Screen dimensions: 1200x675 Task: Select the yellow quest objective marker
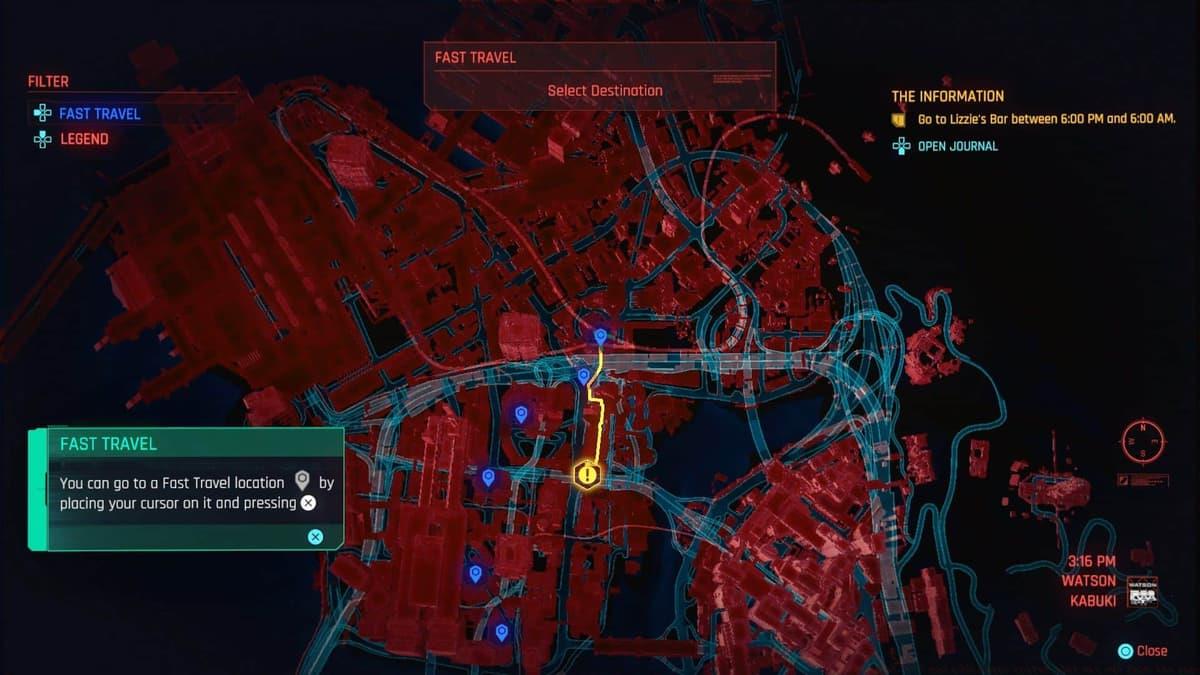click(x=586, y=475)
